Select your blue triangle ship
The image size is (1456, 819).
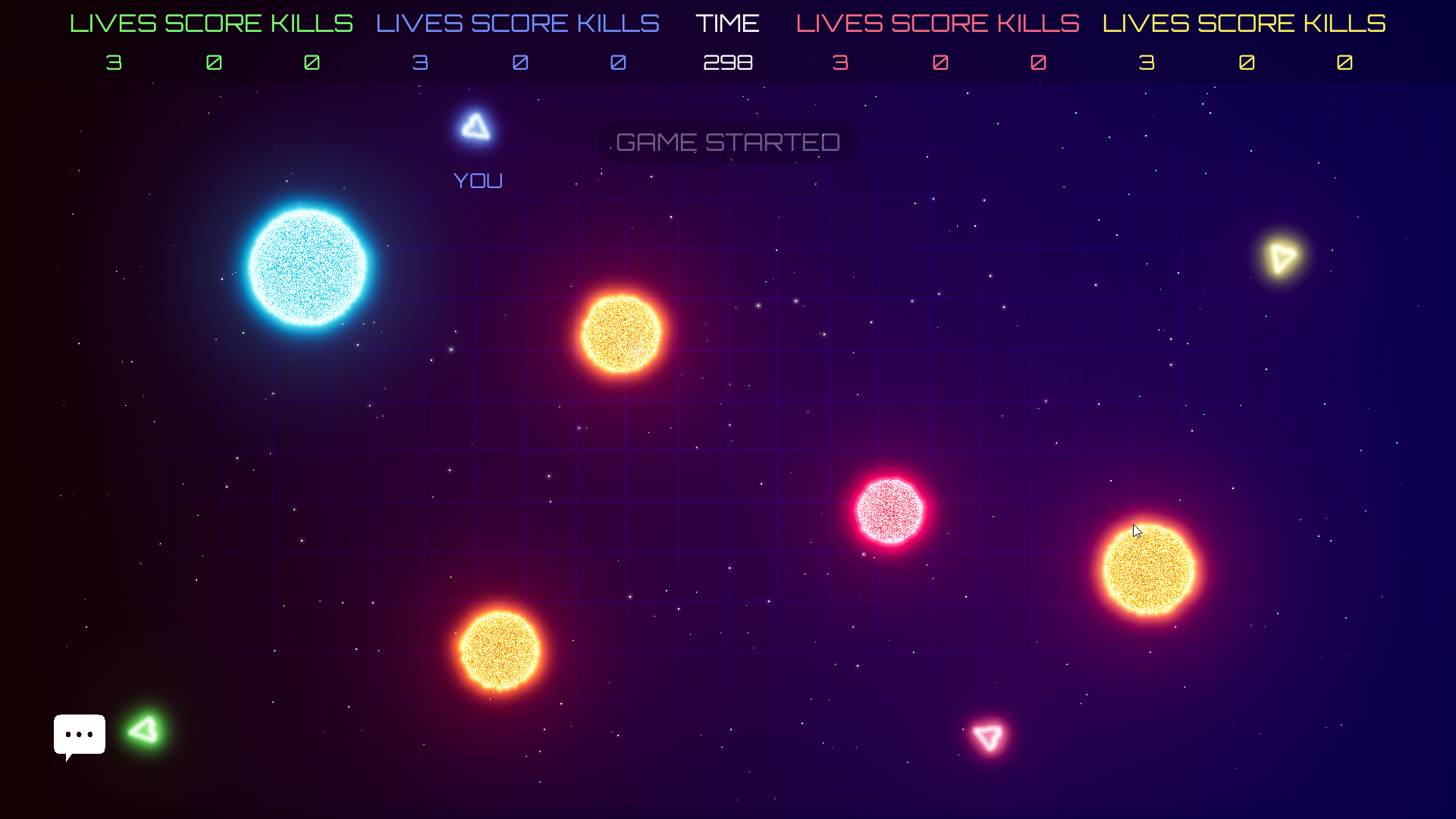pyautogui.click(x=475, y=127)
